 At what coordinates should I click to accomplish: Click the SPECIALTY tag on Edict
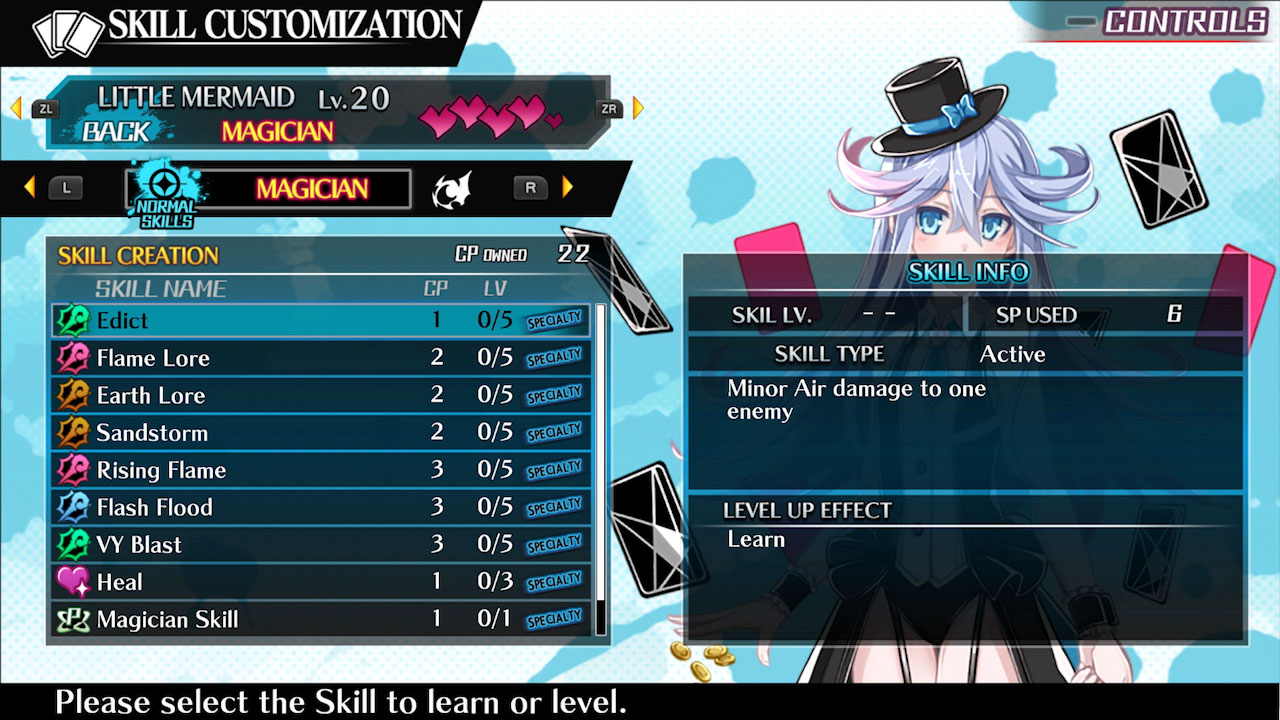[554, 320]
